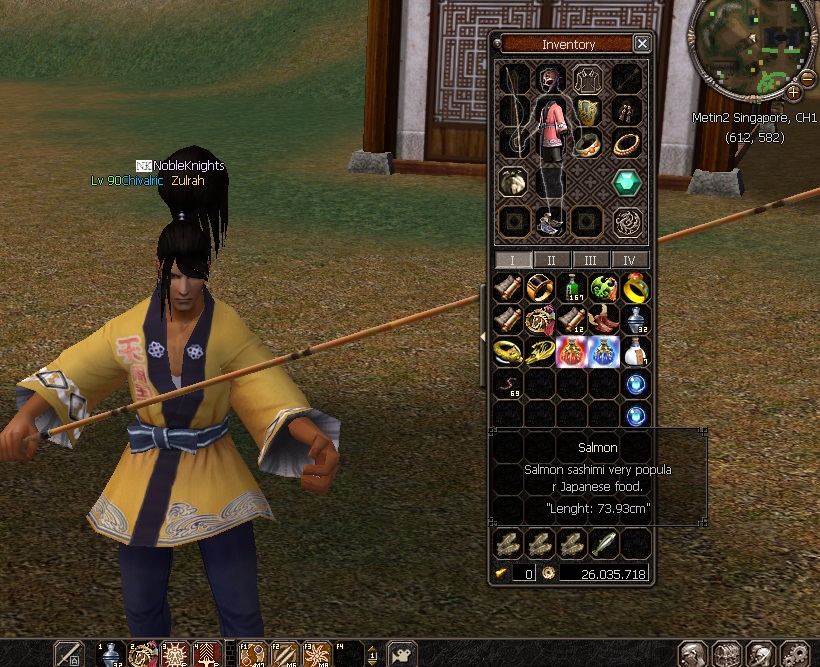Viewport: 820px width, 667px height.
Task: Click the equipped shoes slot
Action: [549, 222]
